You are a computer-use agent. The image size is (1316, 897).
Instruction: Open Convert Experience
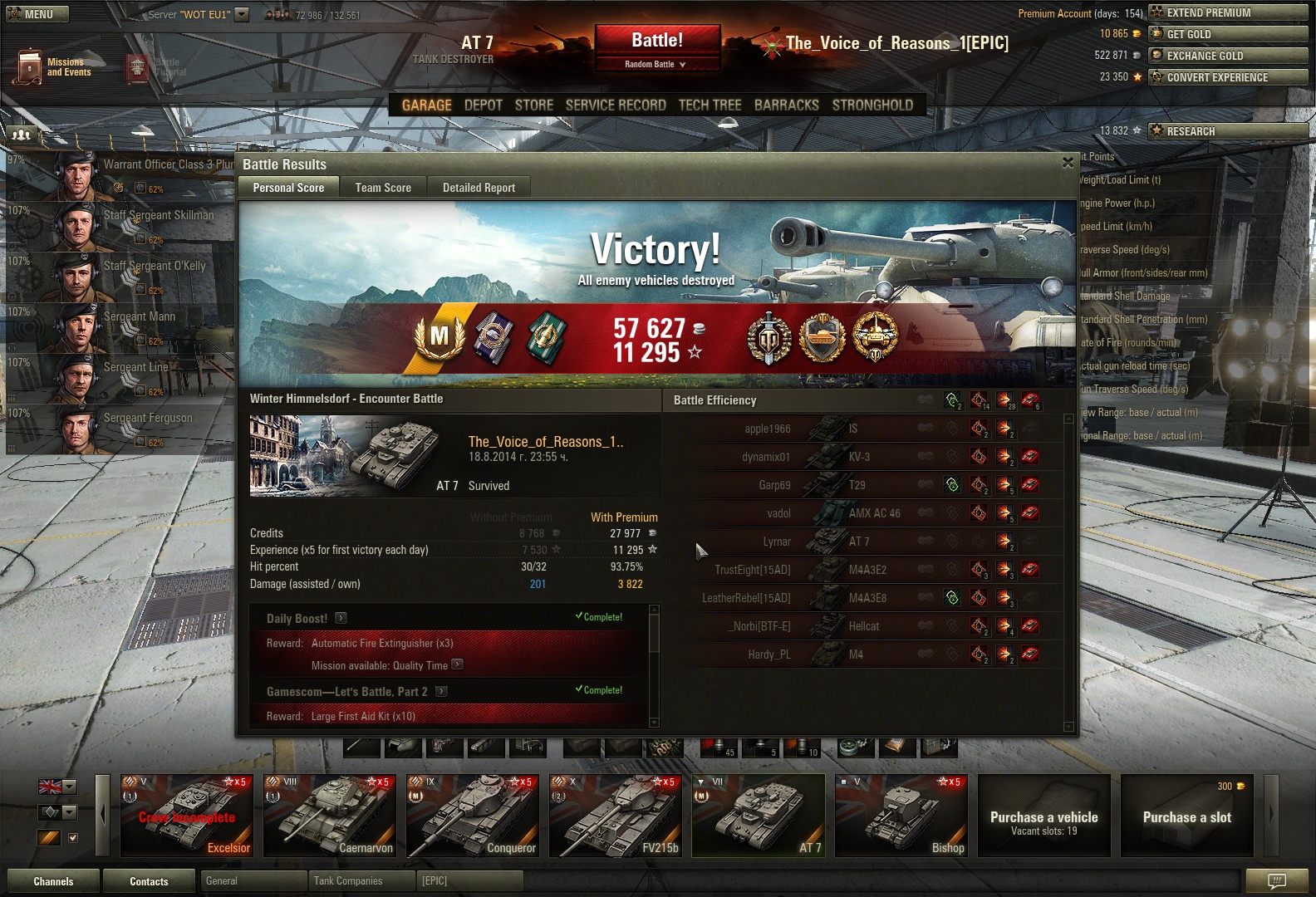pos(1227,77)
